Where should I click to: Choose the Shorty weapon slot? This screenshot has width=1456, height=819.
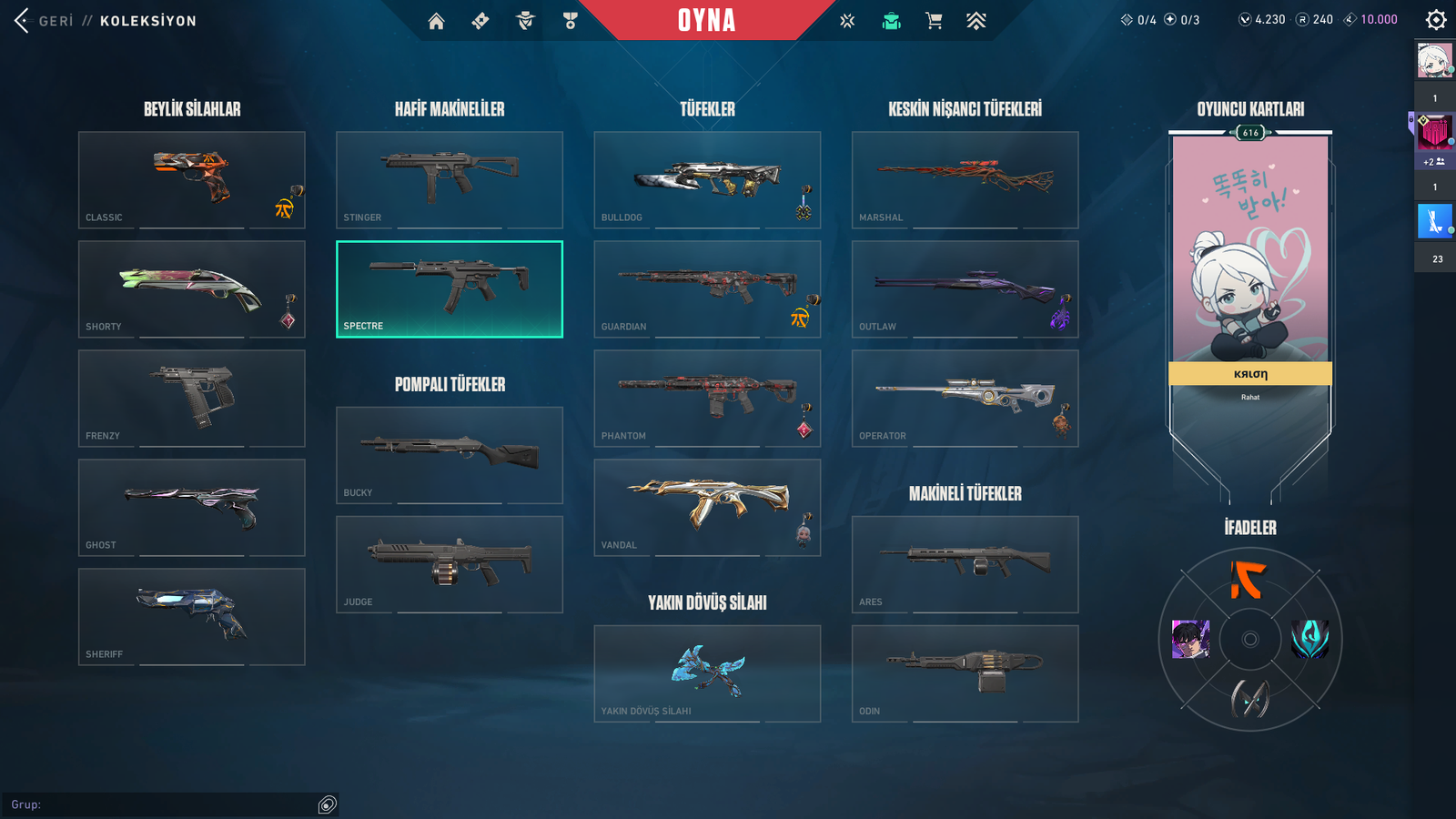click(x=192, y=288)
